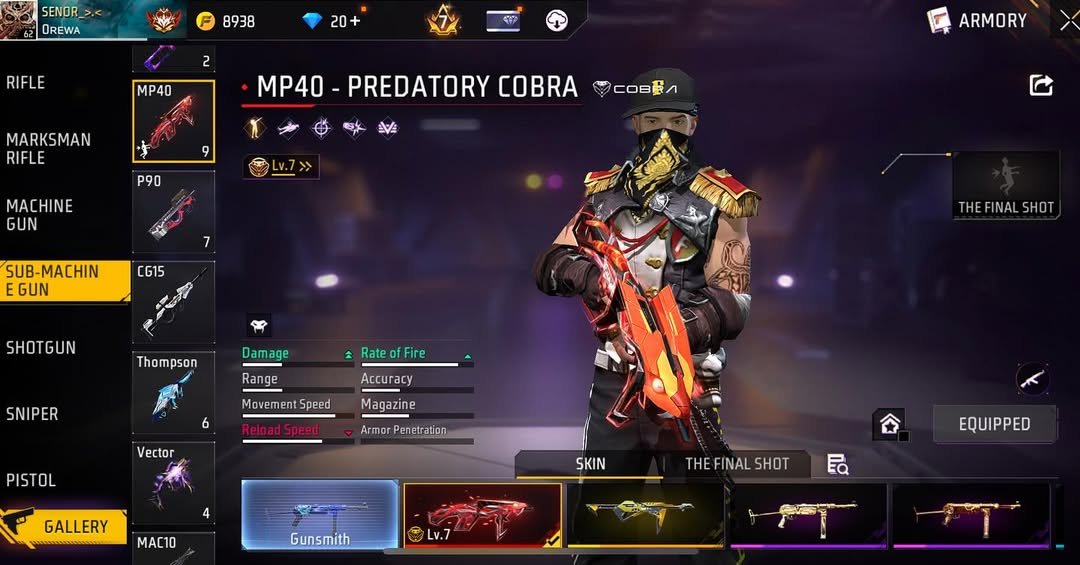Choose the CG15 weapon tile
Image resolution: width=1080 pixels, height=565 pixels.
(173, 301)
